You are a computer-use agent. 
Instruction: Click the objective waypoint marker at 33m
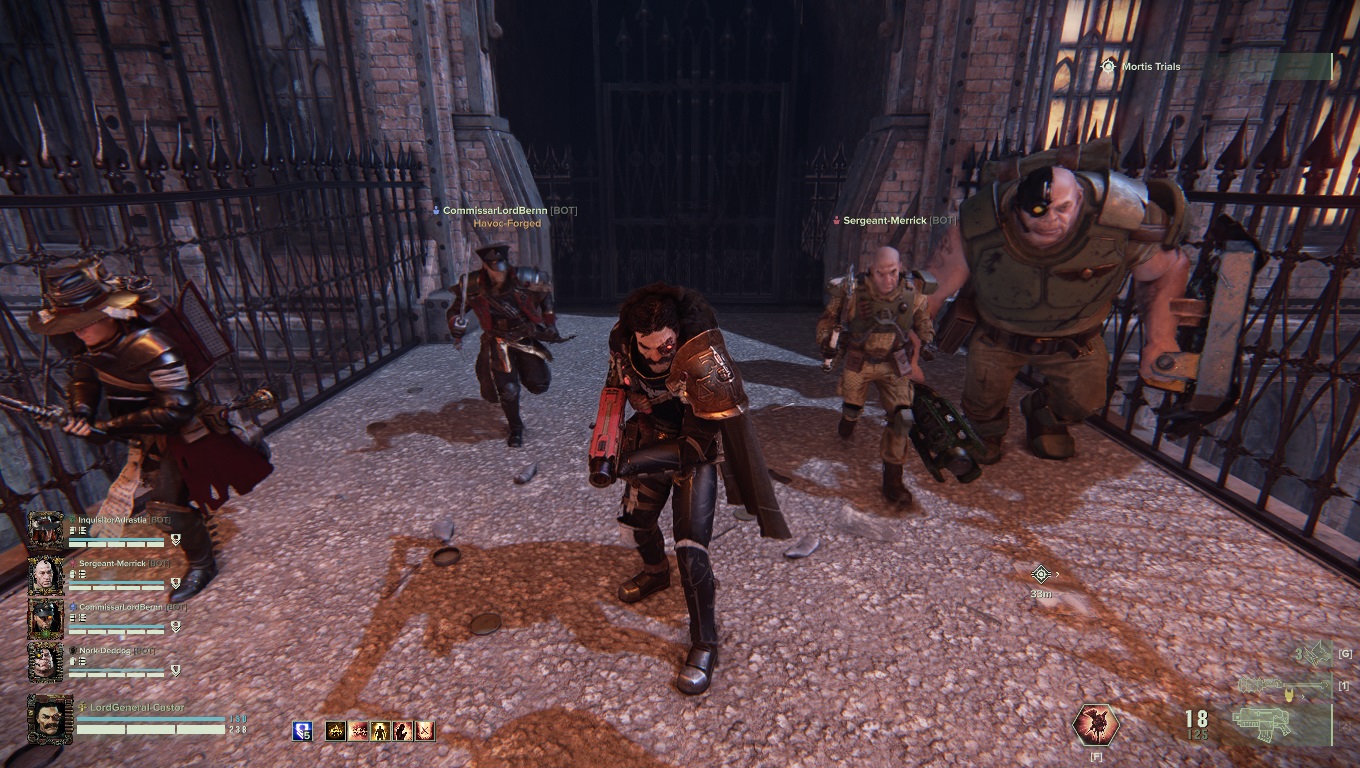tap(1041, 574)
